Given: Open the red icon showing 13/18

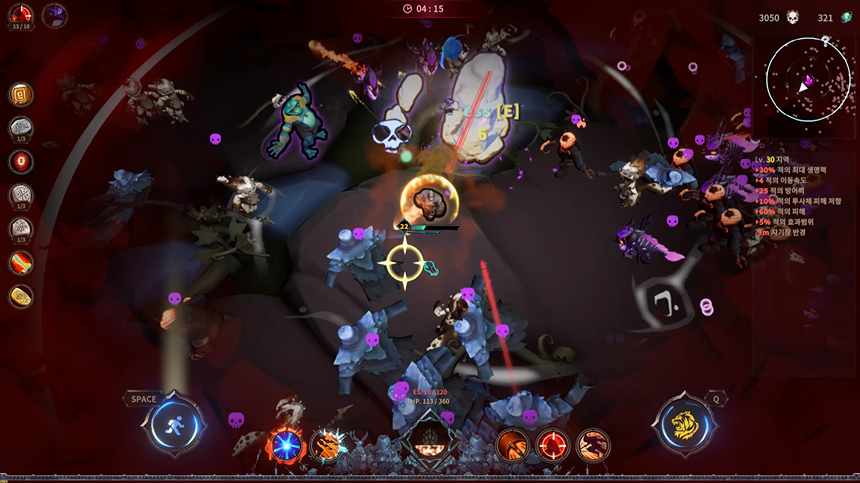Looking at the screenshot, I should click(x=20, y=17).
